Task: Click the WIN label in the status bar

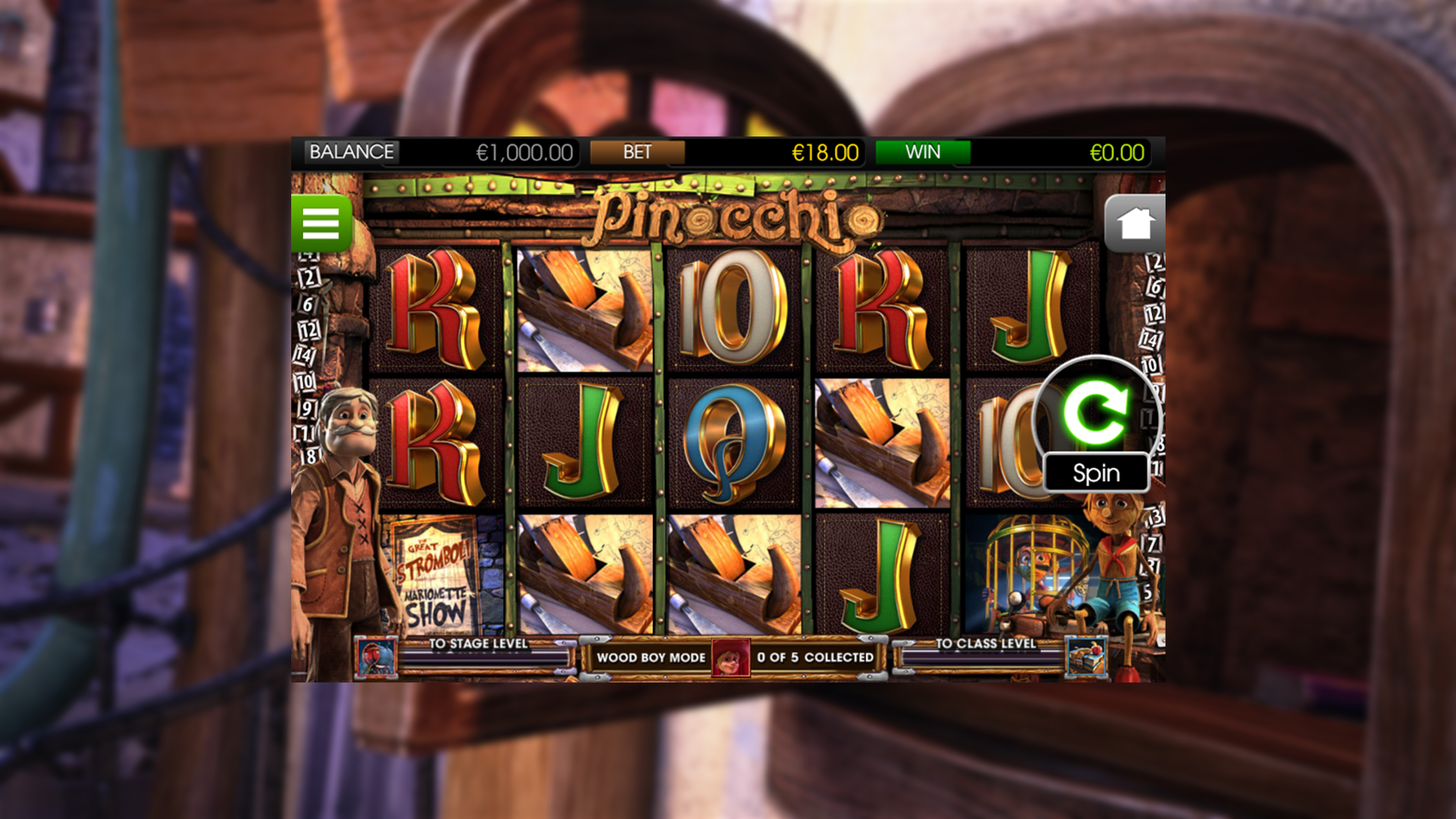Action: tap(921, 152)
